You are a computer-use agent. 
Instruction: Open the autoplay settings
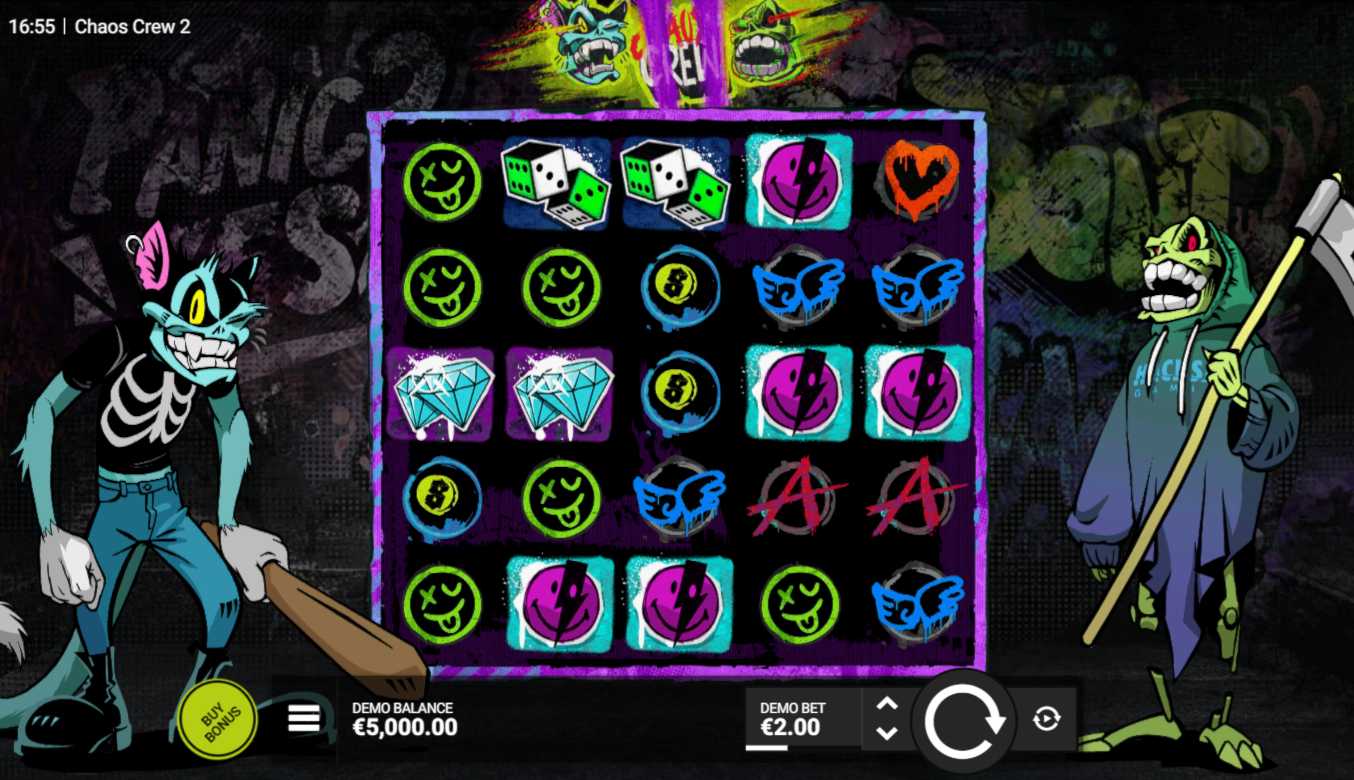pos(1046,718)
